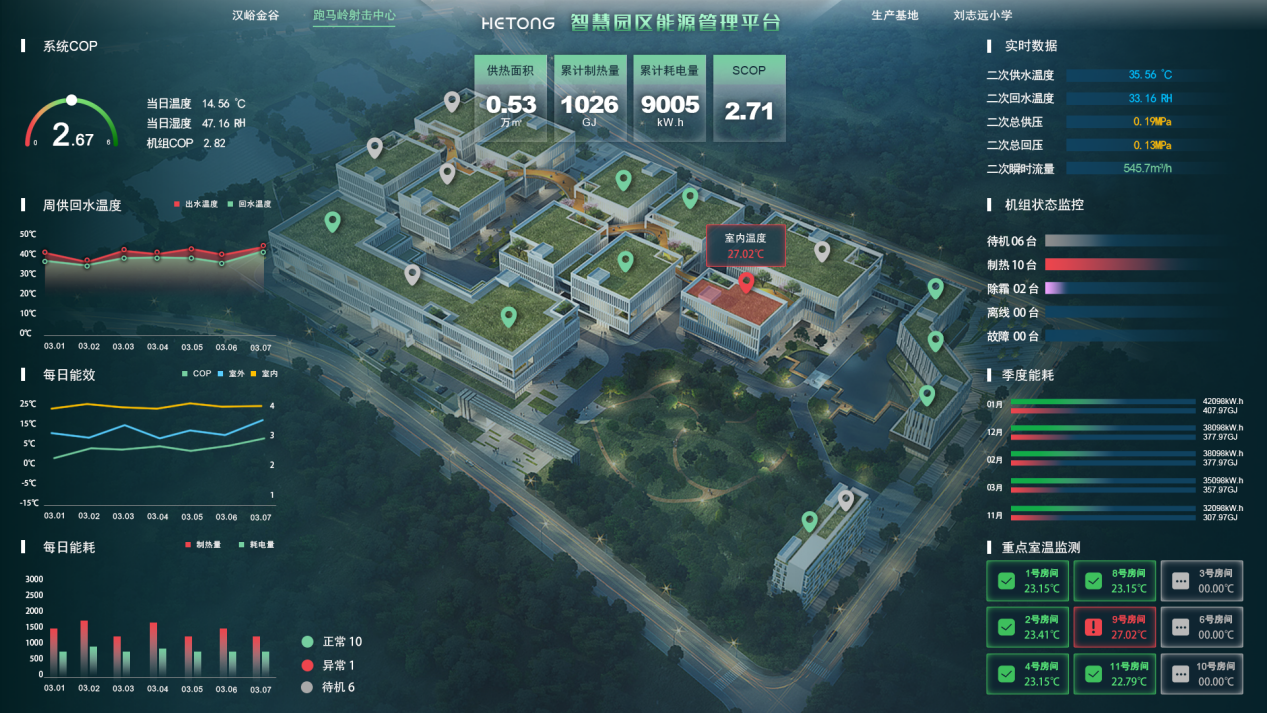This screenshot has width=1267, height=713.
Task: Open the 8号房间 room tile
Action: click(1114, 581)
